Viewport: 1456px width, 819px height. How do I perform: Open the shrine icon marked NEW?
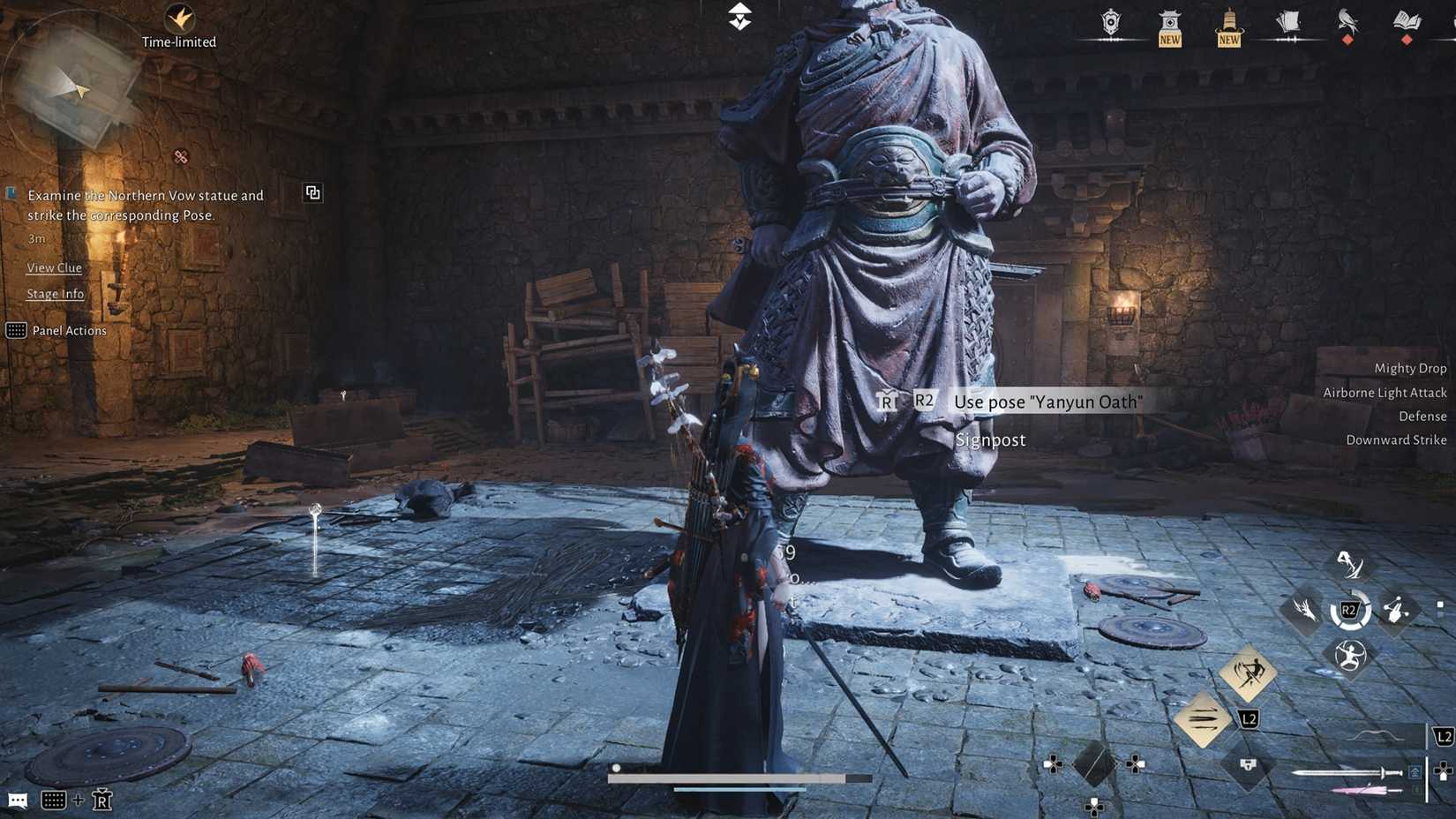pyautogui.click(x=1168, y=22)
